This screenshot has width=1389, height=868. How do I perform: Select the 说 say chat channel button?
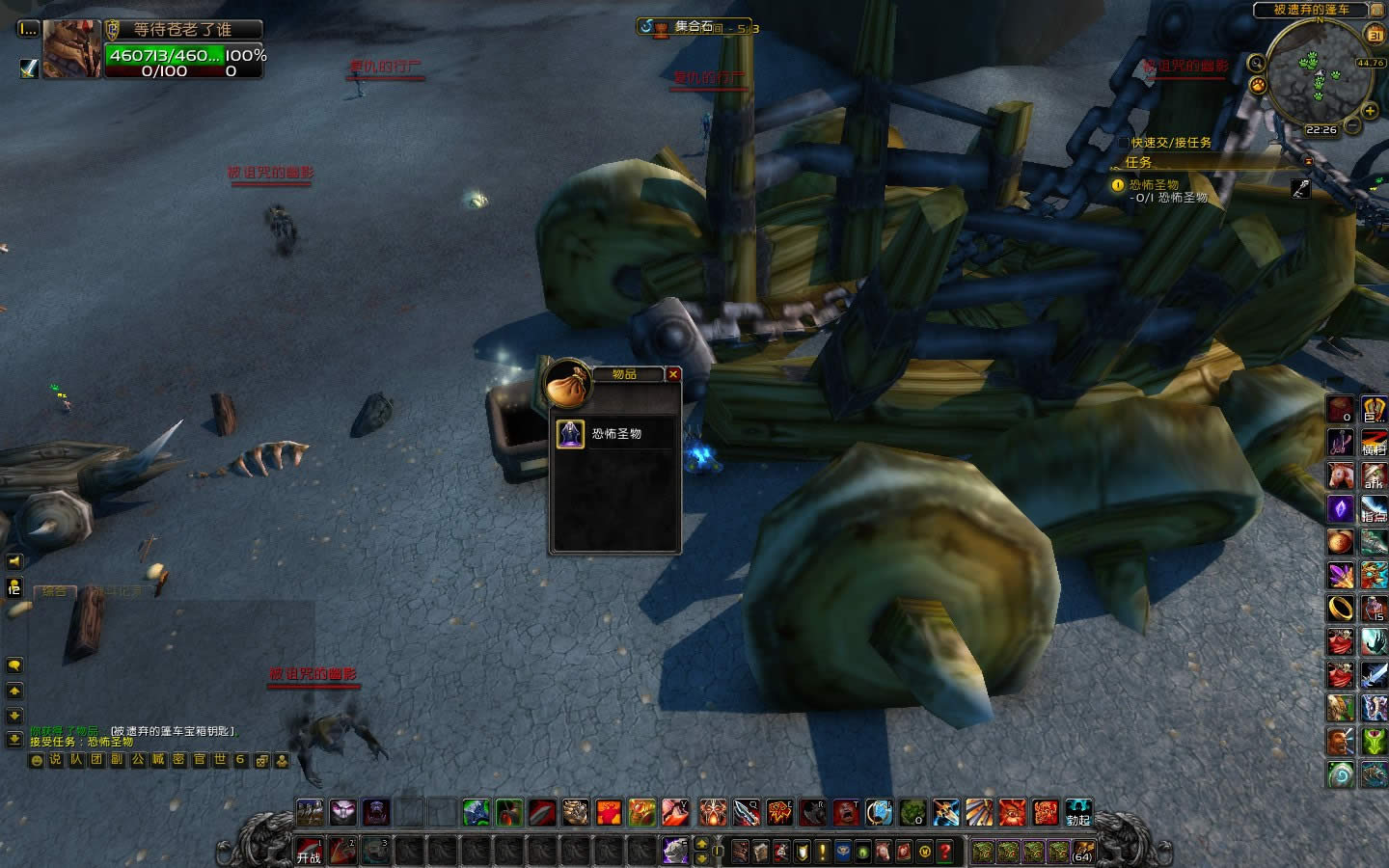click(x=55, y=760)
